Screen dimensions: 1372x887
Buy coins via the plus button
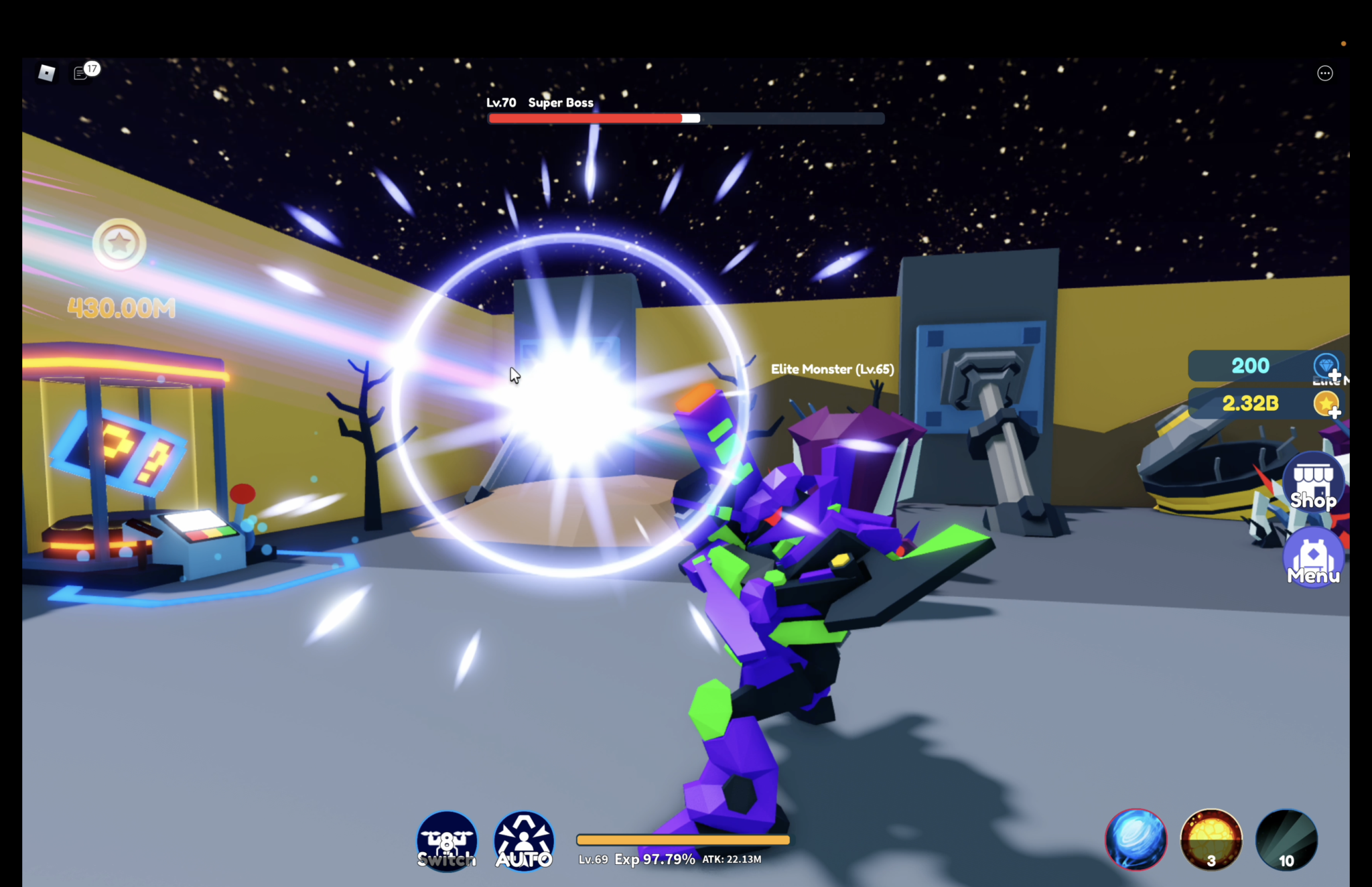(1334, 413)
